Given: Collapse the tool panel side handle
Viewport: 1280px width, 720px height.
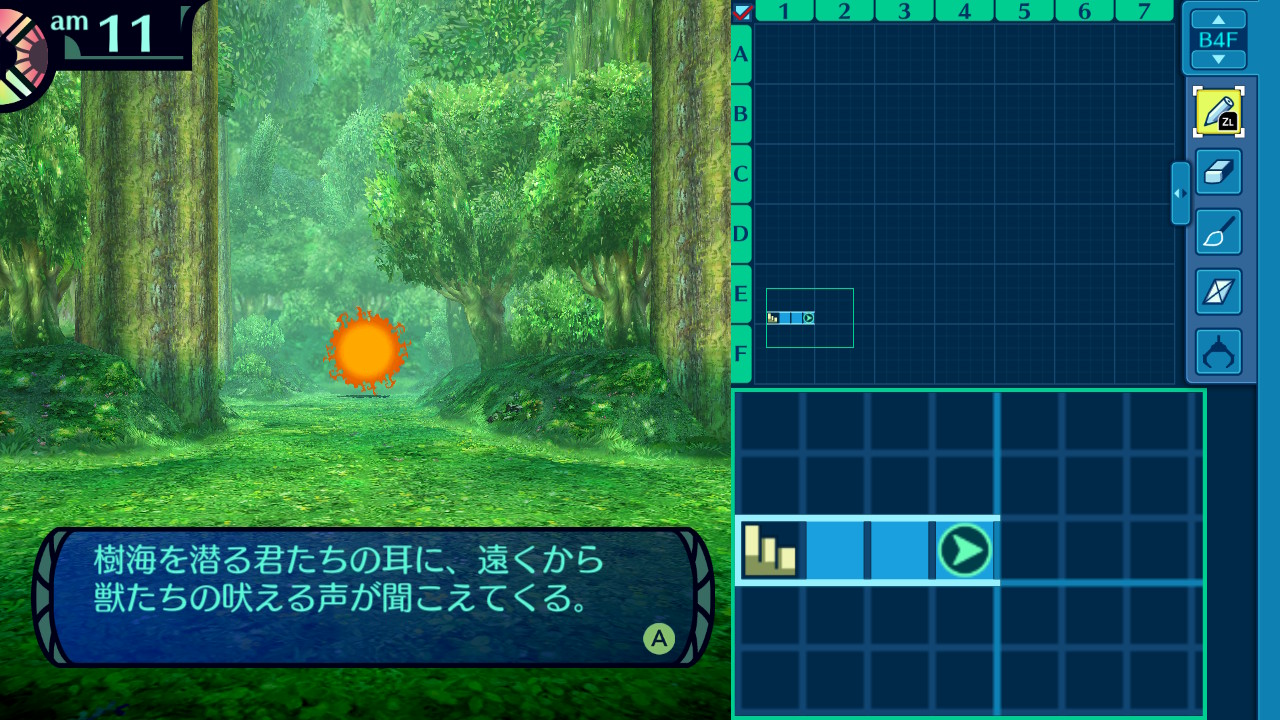Looking at the screenshot, I should coord(1180,193).
